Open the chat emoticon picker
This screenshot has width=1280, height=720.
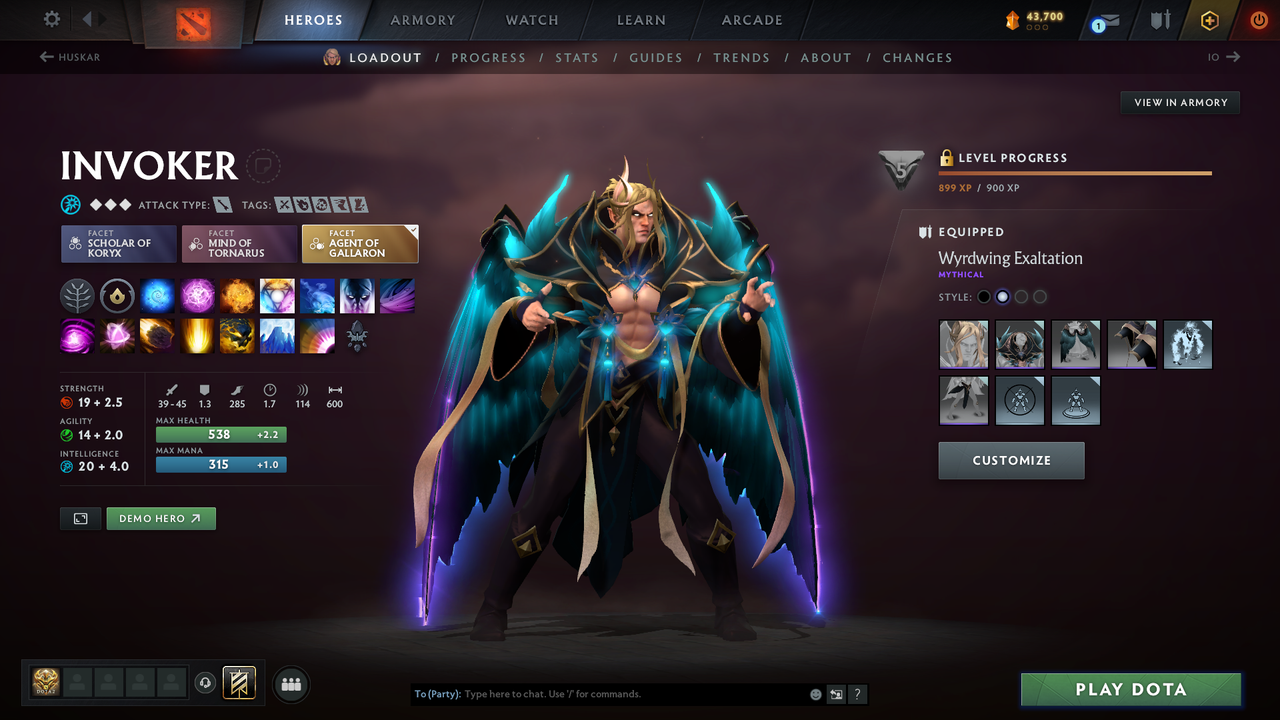point(815,693)
